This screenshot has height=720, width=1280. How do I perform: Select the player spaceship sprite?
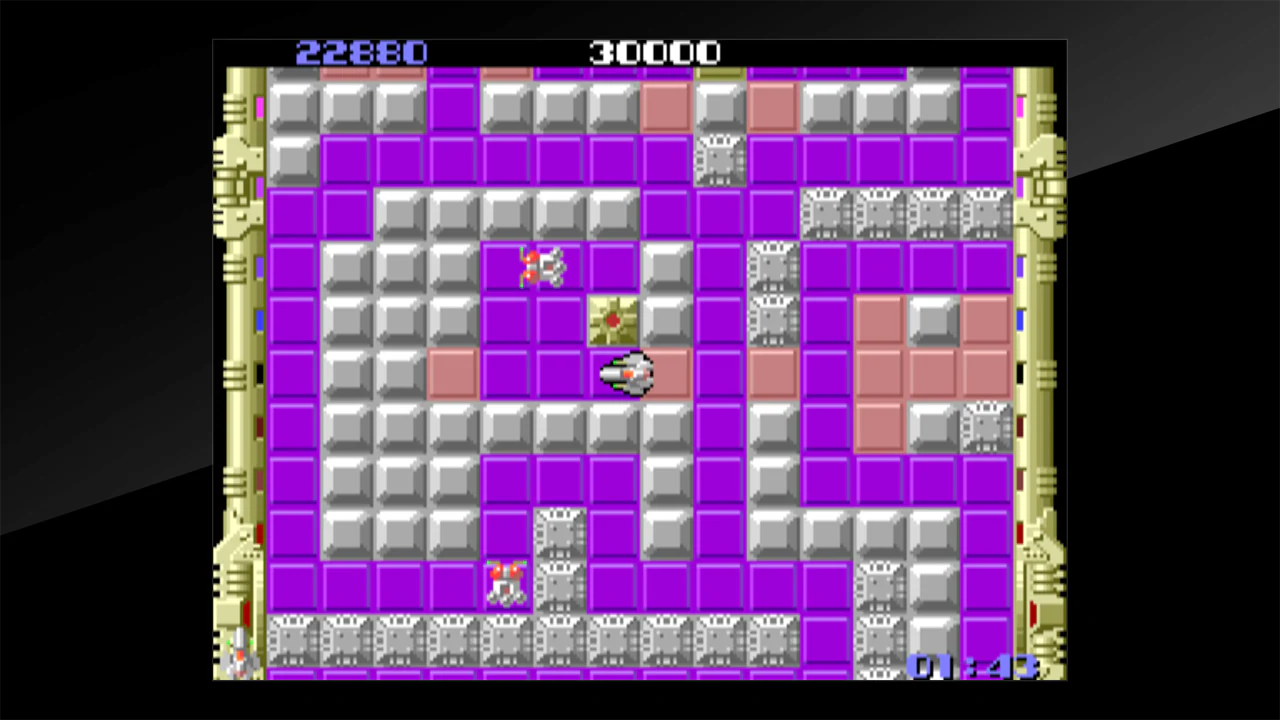628,373
